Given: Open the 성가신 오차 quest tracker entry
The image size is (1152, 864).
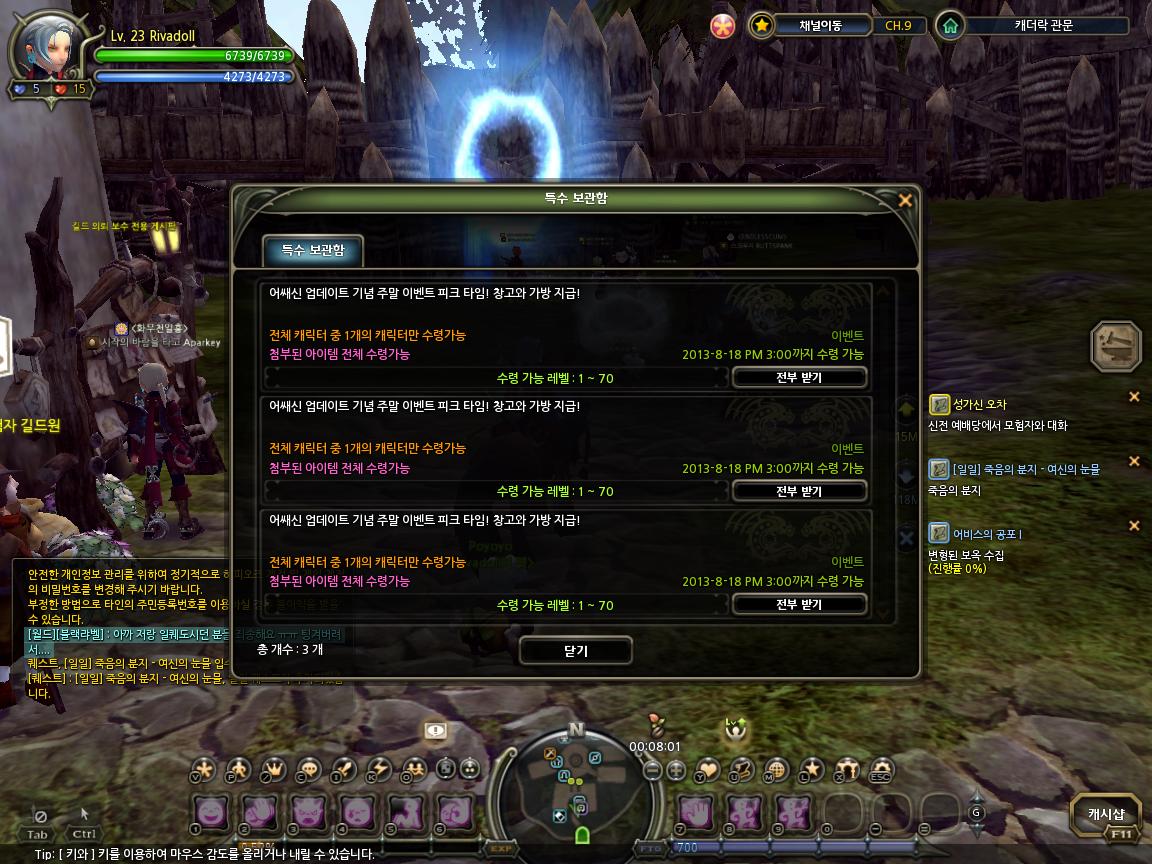Looking at the screenshot, I should 979,404.
